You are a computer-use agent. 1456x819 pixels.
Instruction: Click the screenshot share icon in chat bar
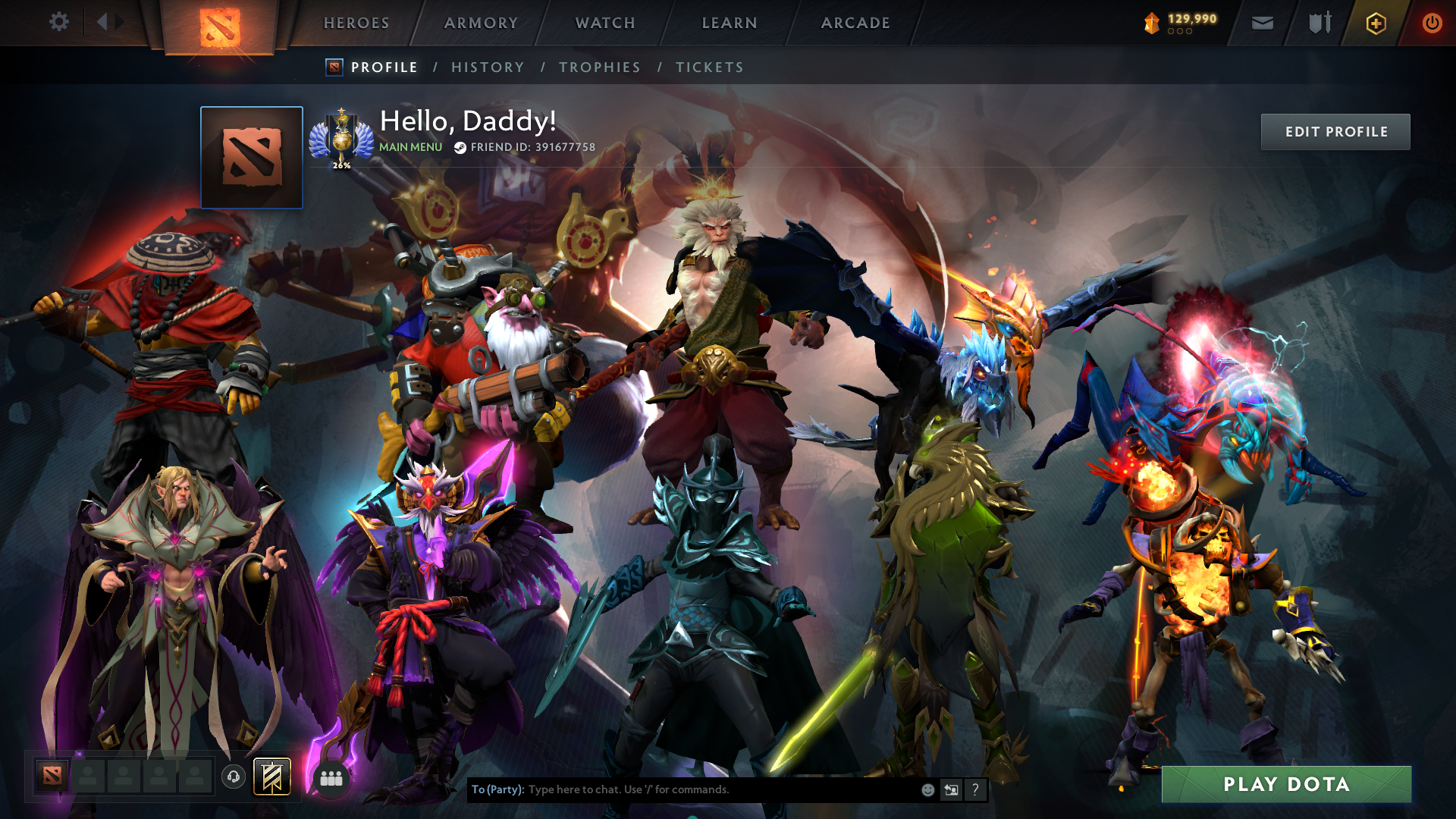pos(951,789)
